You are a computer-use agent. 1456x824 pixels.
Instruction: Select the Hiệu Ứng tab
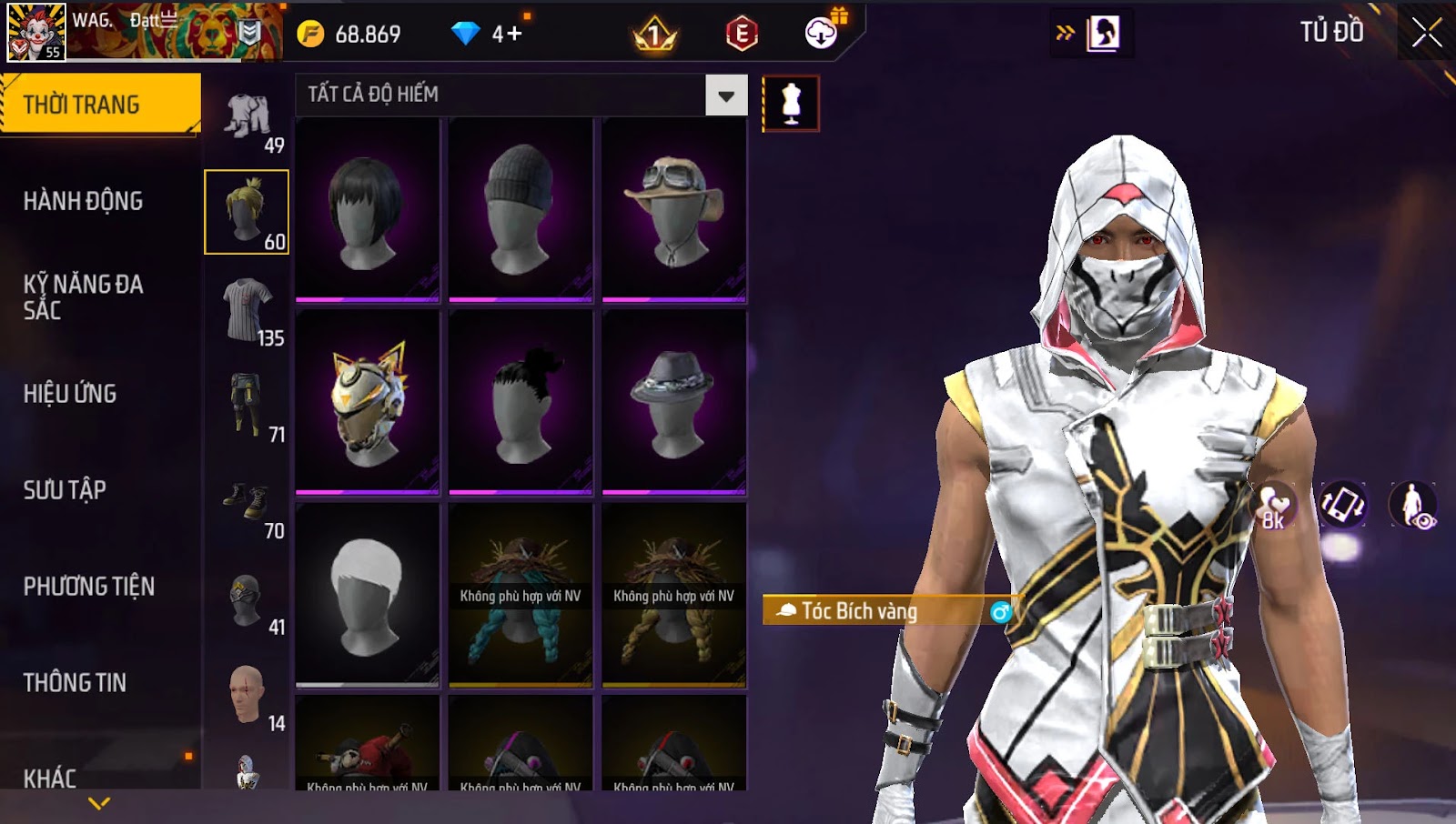click(x=71, y=394)
